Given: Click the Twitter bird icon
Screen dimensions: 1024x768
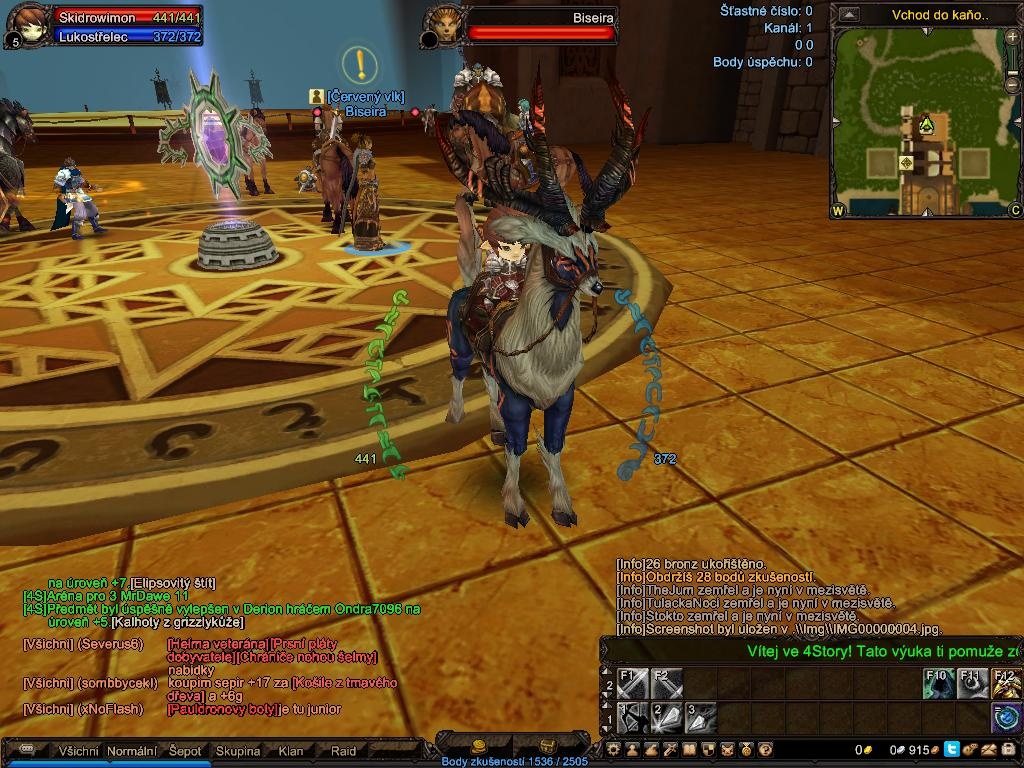Looking at the screenshot, I should pos(951,749).
